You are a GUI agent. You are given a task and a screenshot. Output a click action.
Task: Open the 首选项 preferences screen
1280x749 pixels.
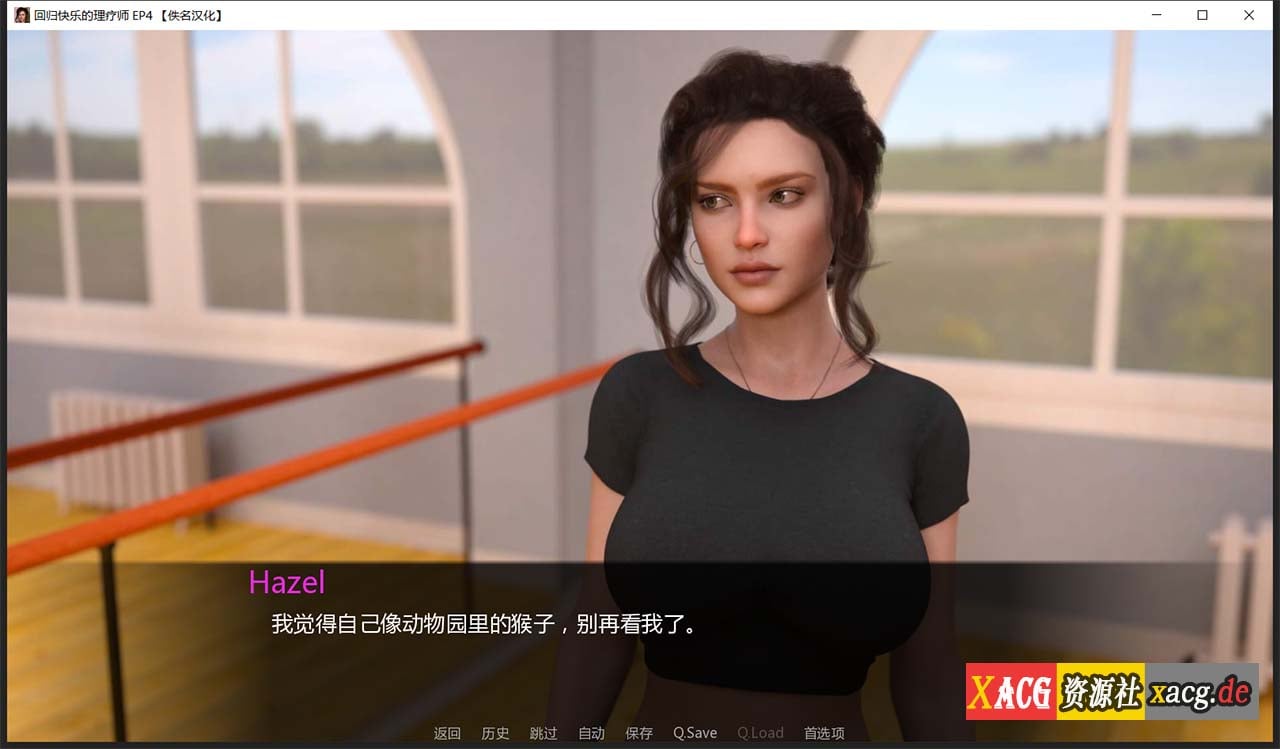823,733
